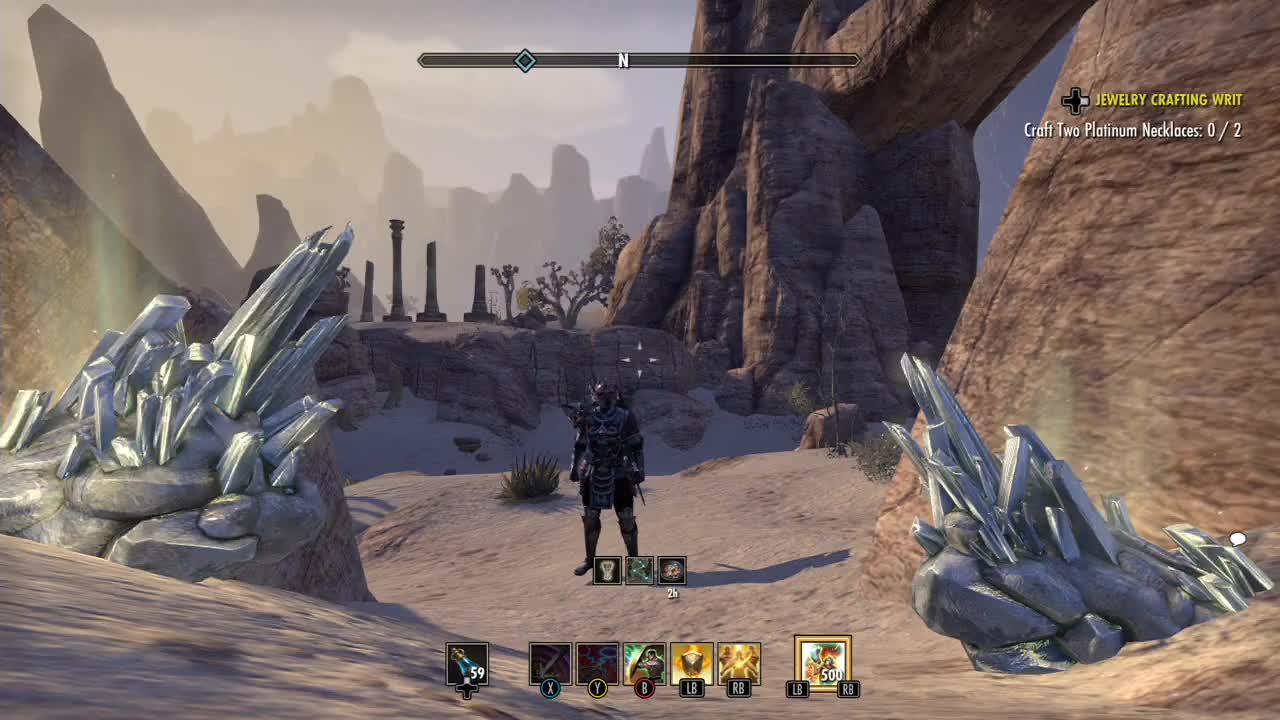Image resolution: width=1280 pixels, height=720 pixels.
Task: Click the blue constellation buff icon
Action: (640, 572)
